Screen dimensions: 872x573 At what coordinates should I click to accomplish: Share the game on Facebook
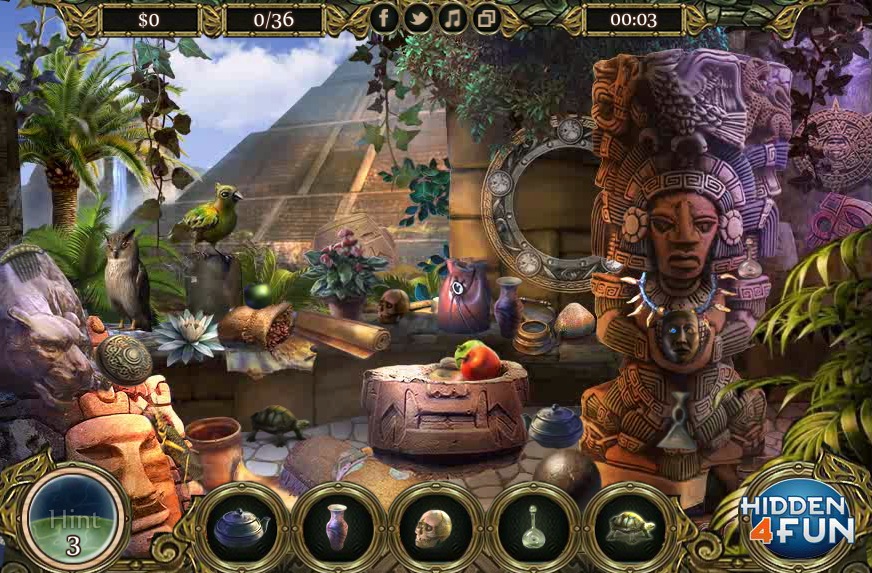point(385,18)
